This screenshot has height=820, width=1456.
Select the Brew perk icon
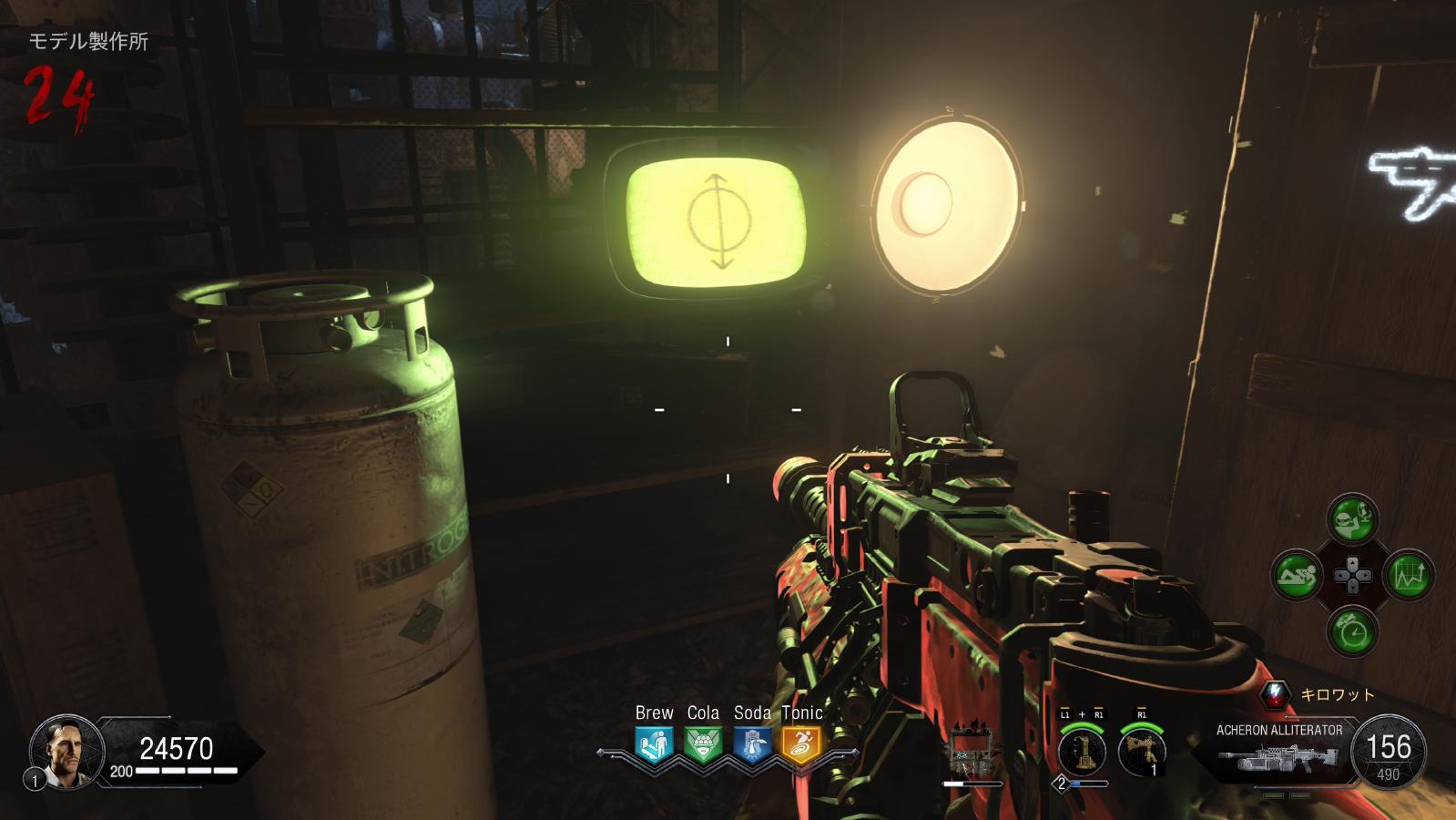coord(654,744)
